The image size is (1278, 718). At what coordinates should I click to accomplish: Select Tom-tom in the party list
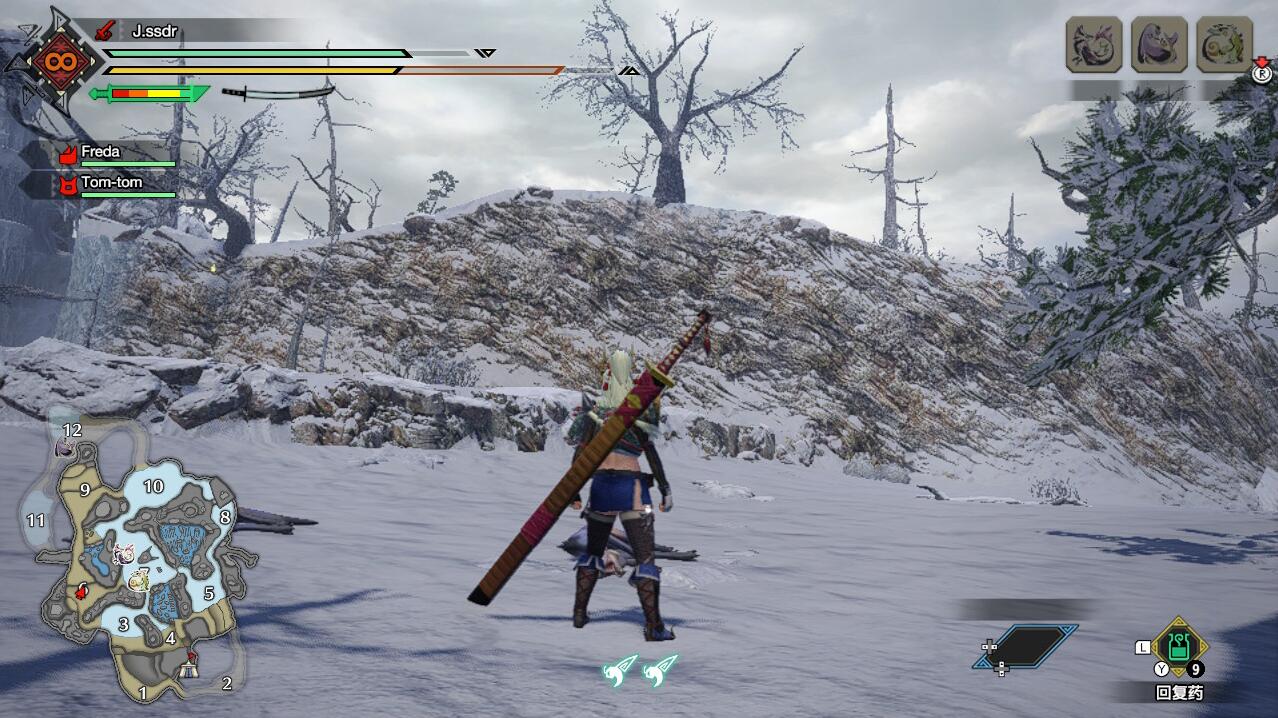(x=110, y=183)
